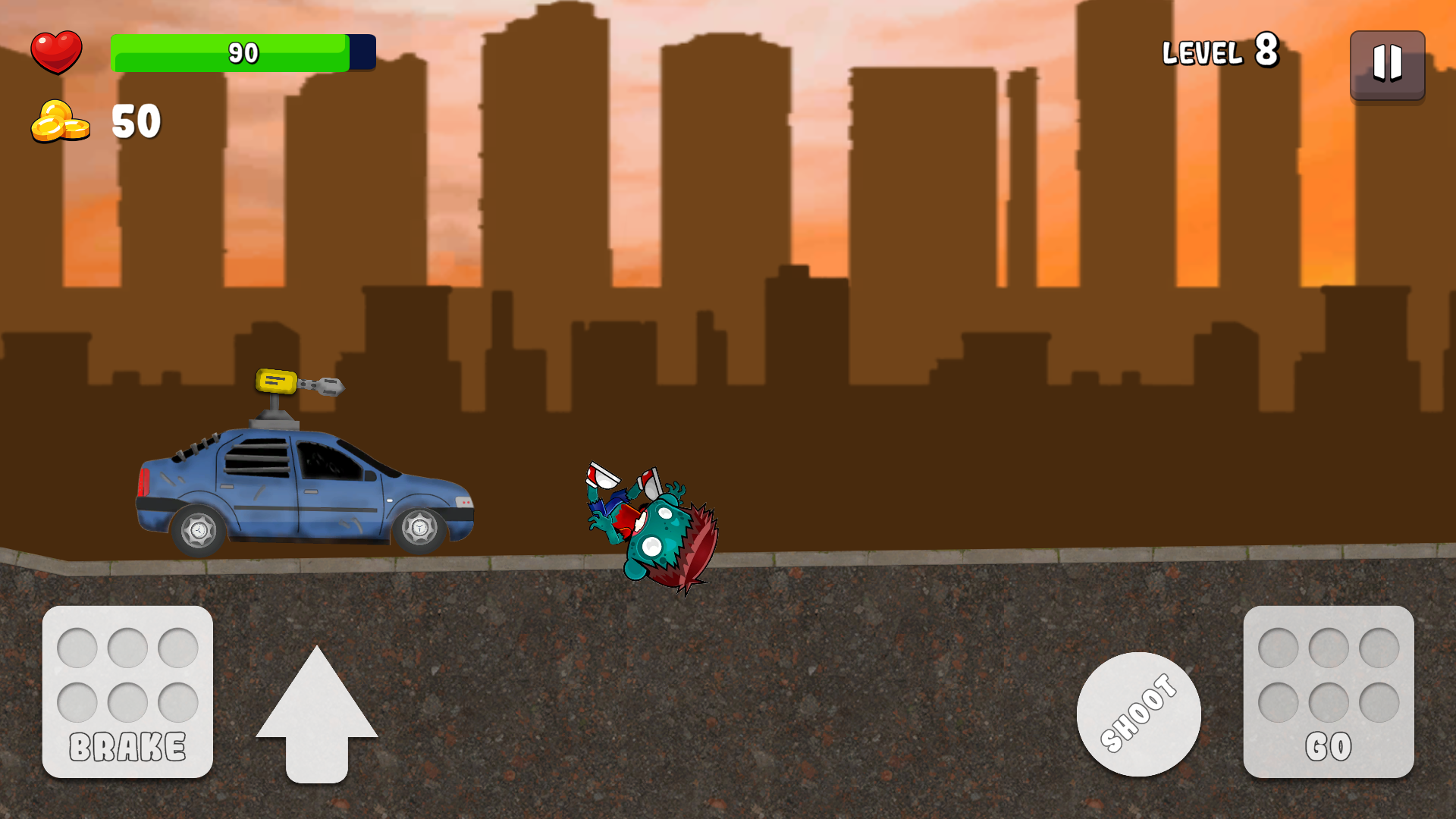Tap the Level 8 label

1219,52
